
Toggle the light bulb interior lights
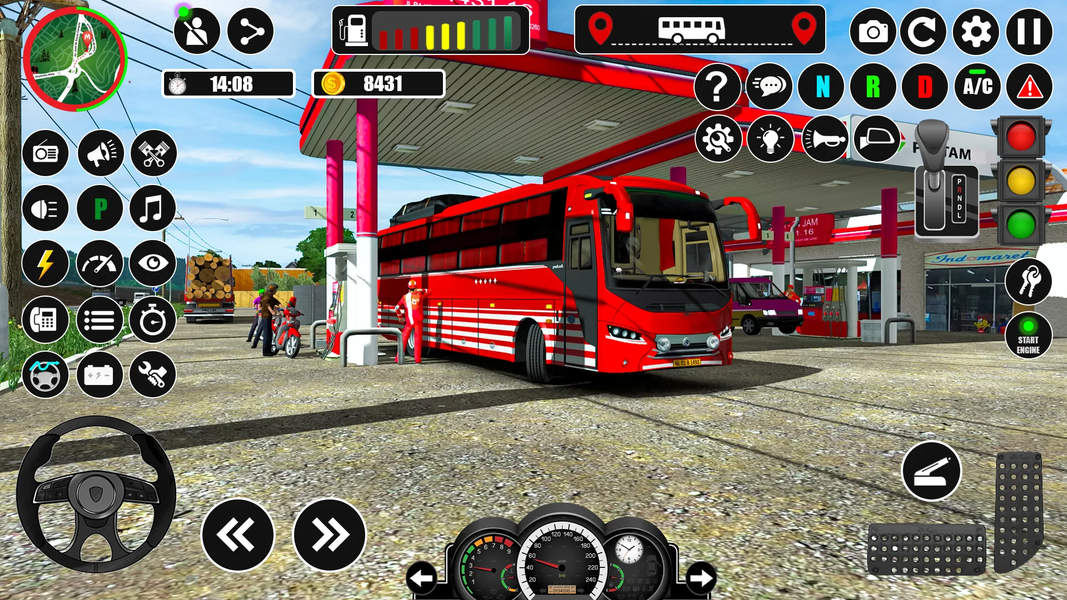(771, 139)
